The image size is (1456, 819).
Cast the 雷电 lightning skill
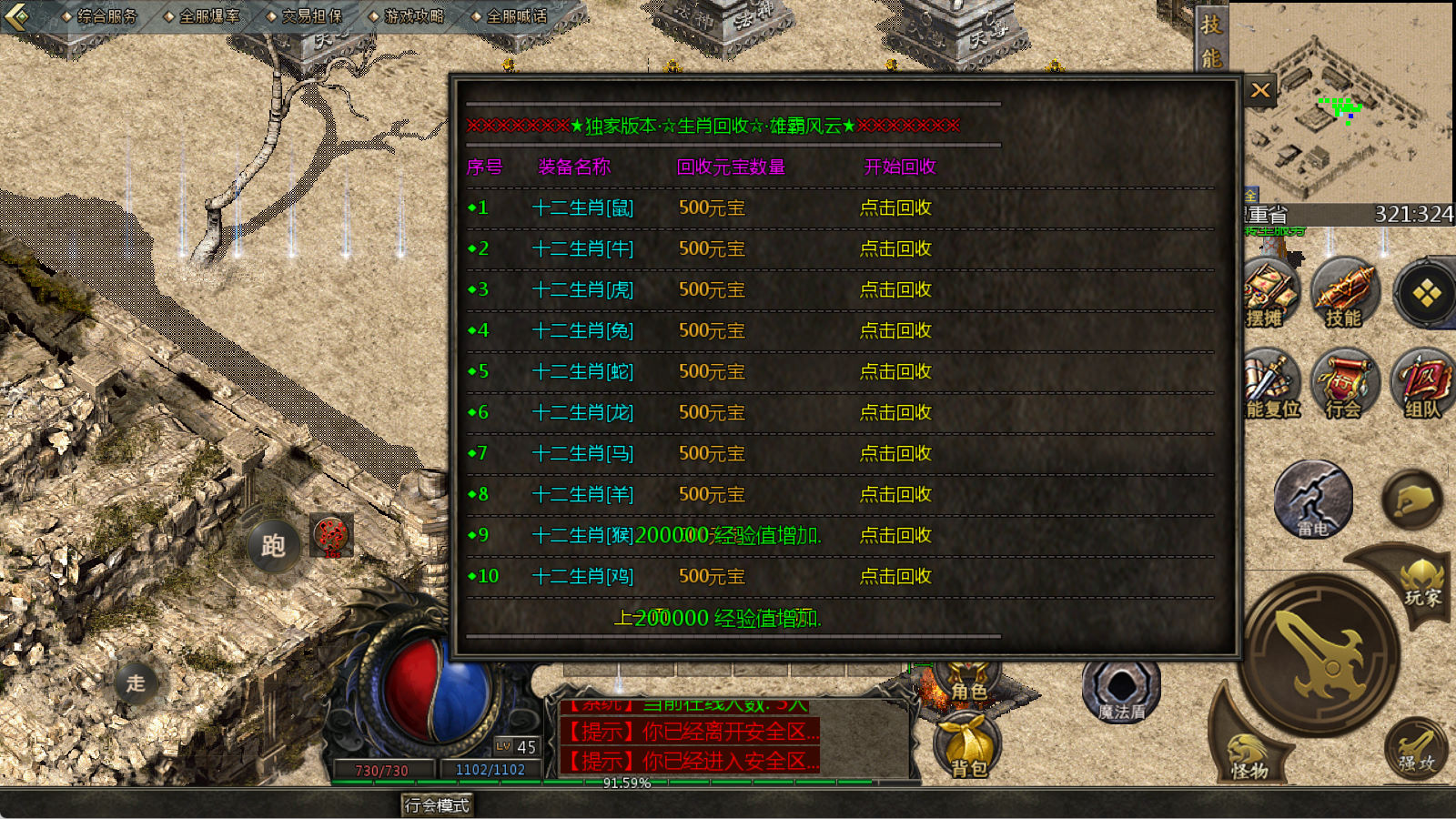[1312, 500]
